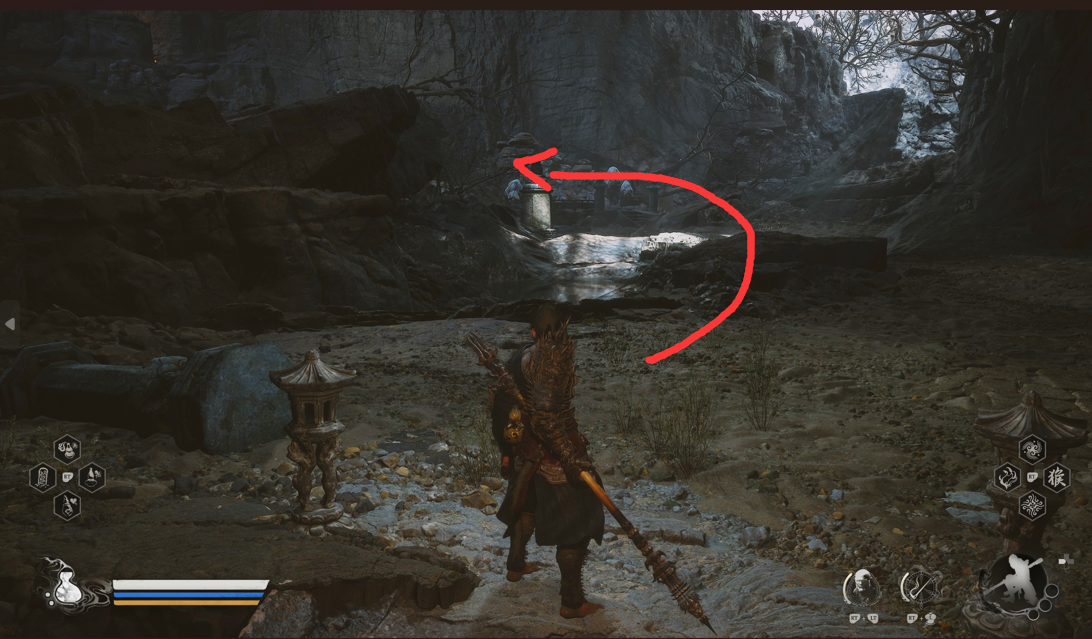Summon the old man spirit skill
The image size is (1092, 639).
pos(861,588)
